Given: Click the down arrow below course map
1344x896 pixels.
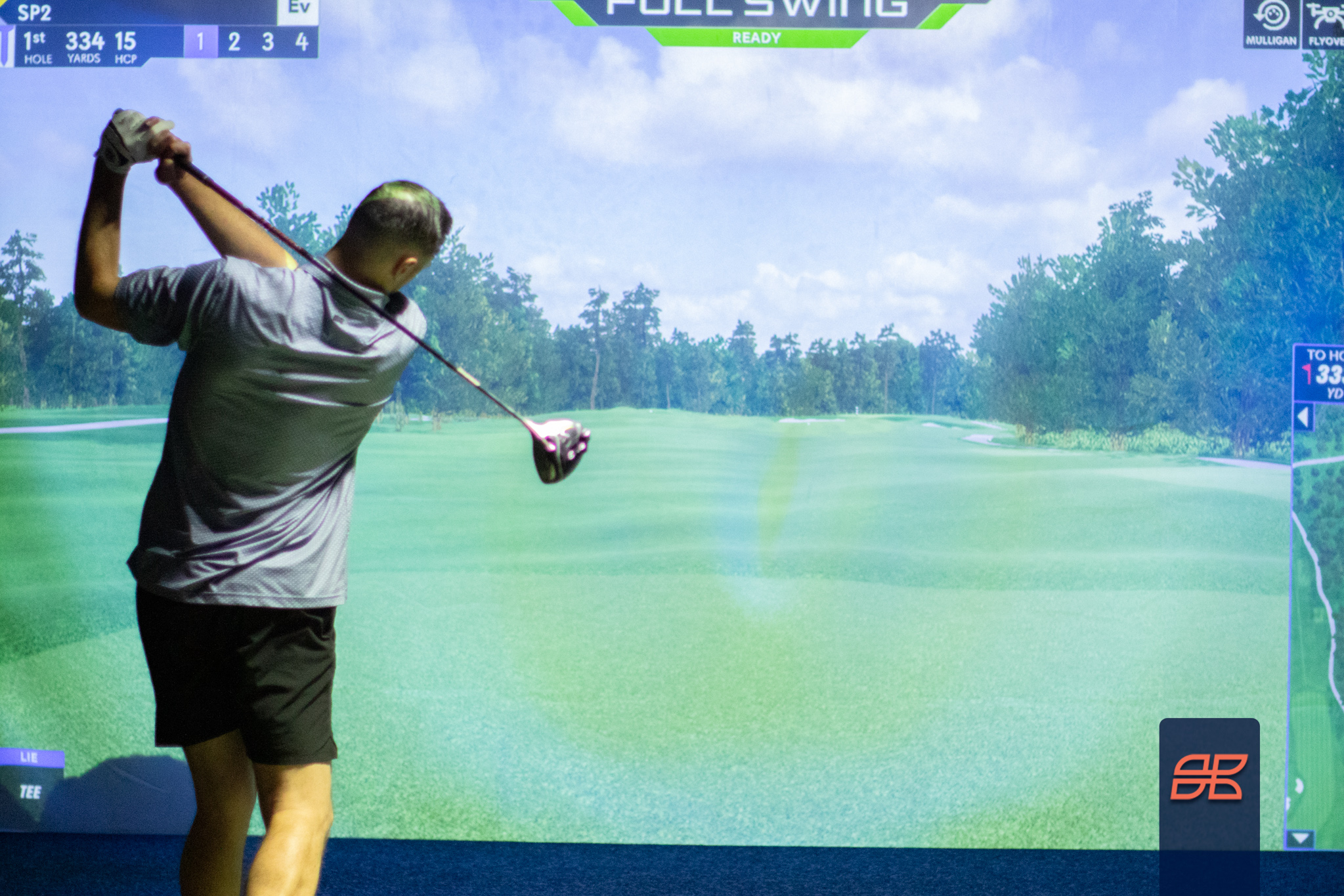Looking at the screenshot, I should coord(1301,838).
